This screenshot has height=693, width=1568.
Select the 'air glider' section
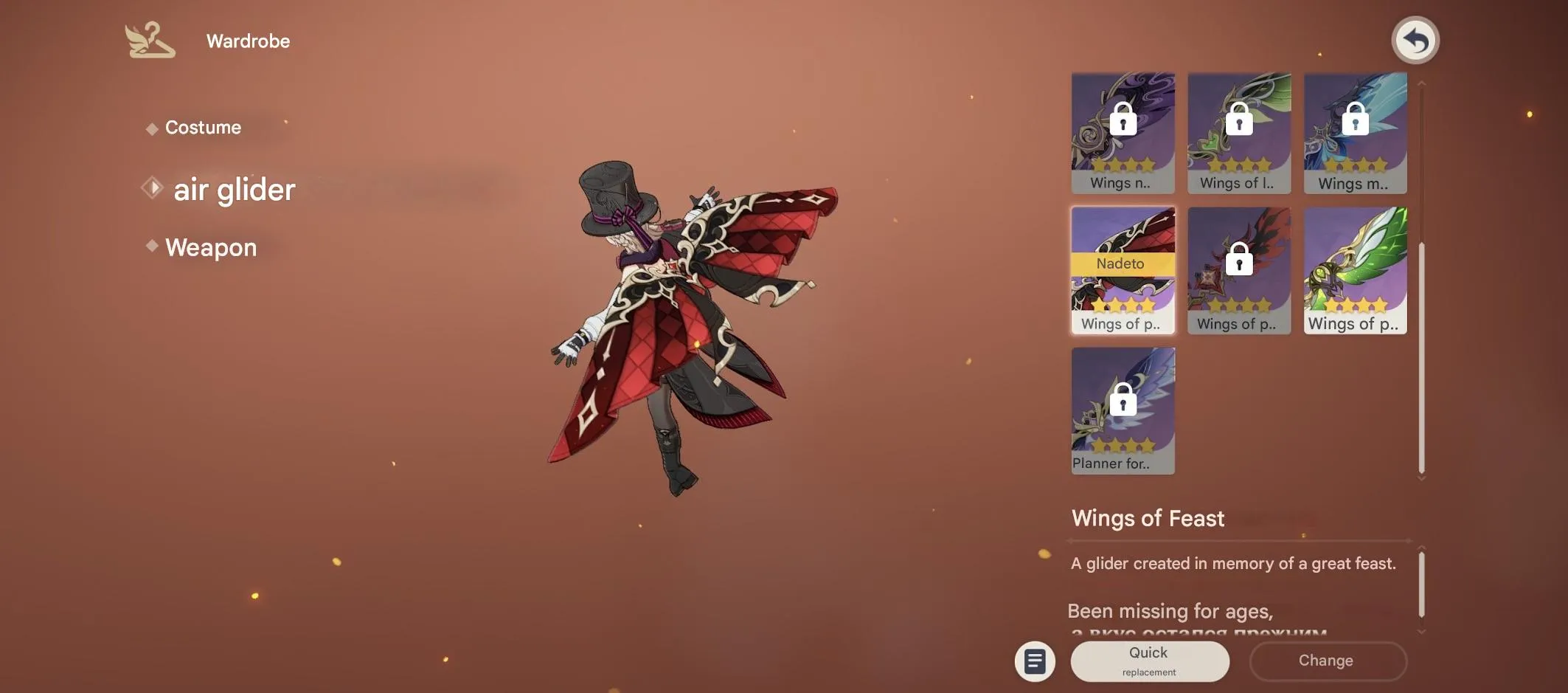[233, 189]
